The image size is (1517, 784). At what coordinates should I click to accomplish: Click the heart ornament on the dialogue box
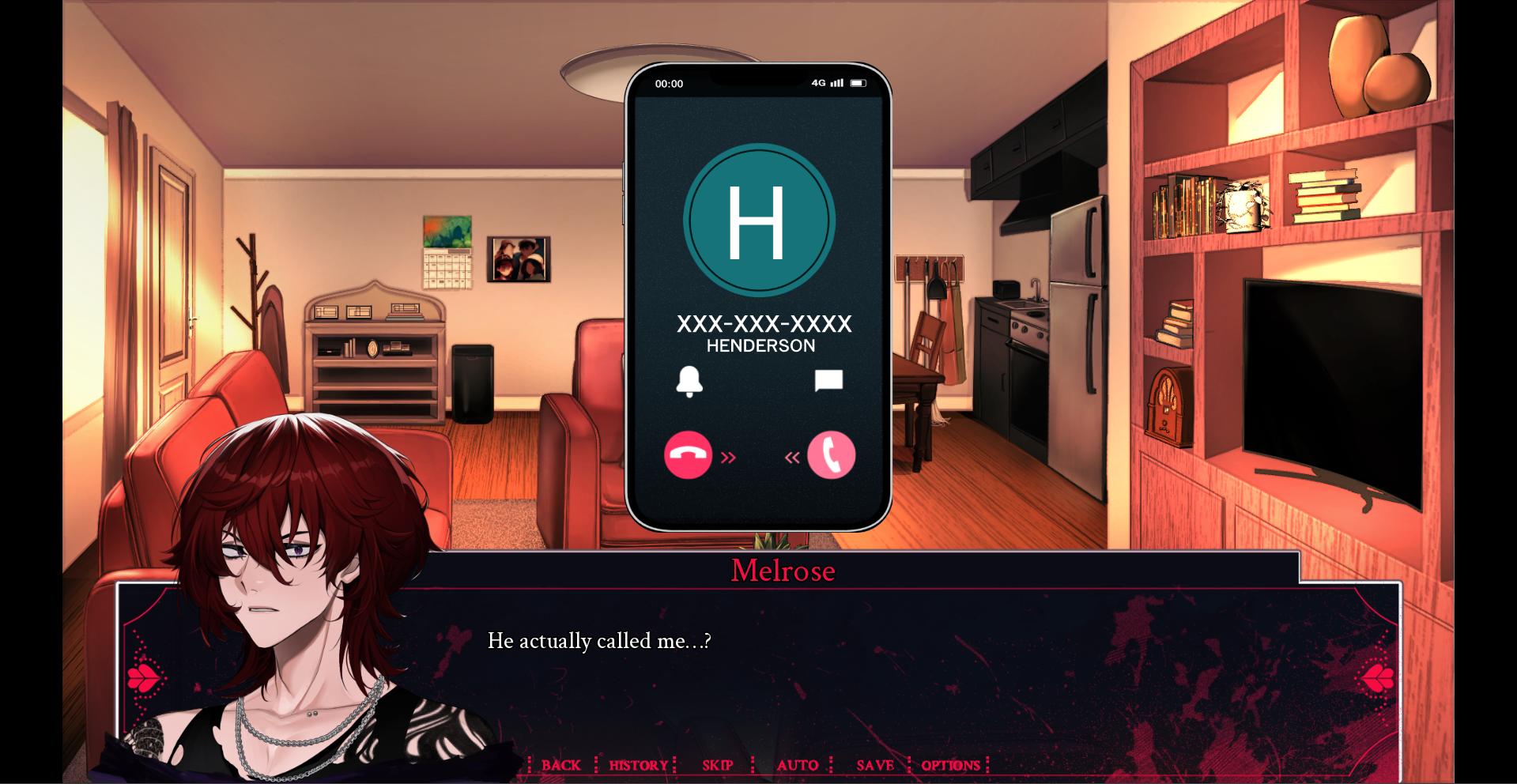pos(143,678)
